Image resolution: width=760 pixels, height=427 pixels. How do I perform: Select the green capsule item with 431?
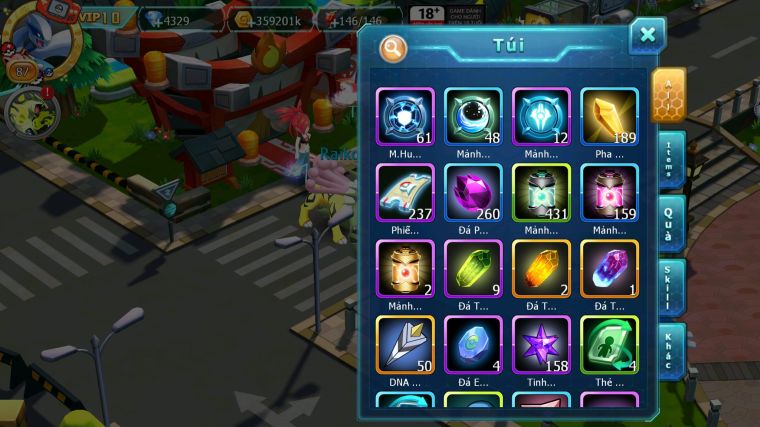pos(541,193)
